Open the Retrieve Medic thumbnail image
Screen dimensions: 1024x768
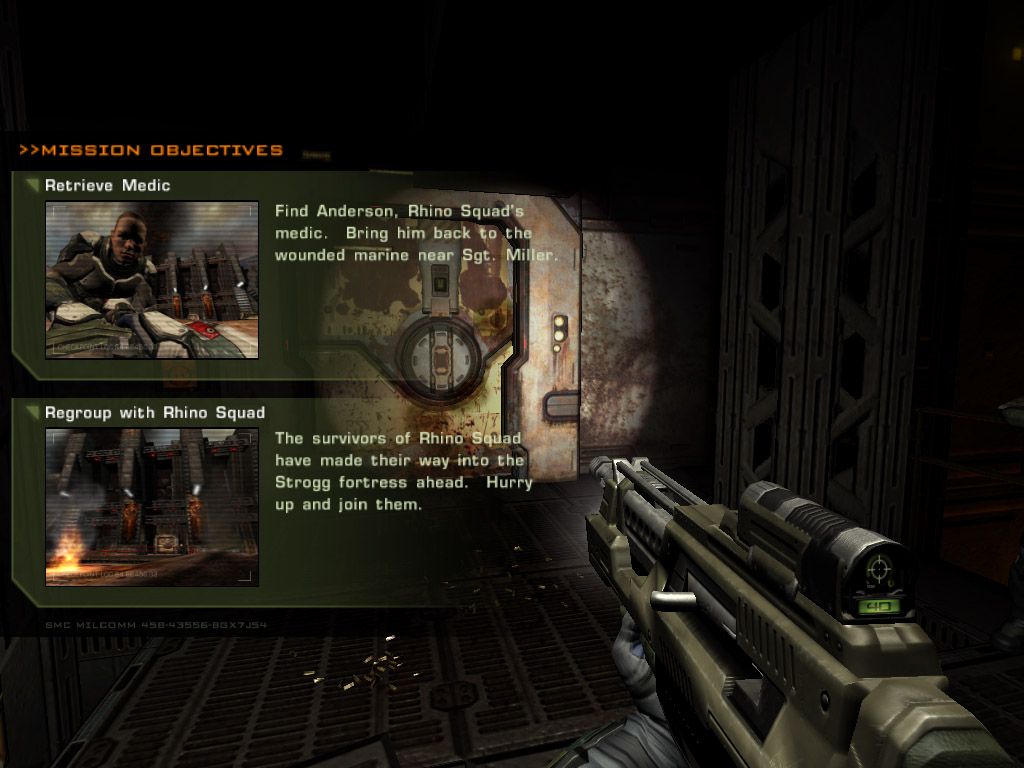click(152, 280)
